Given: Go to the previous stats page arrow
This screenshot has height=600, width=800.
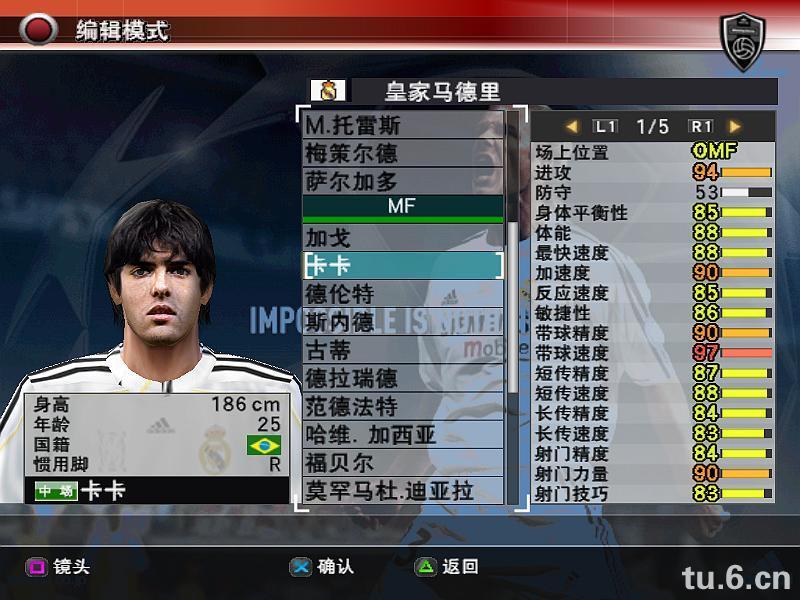Looking at the screenshot, I should (x=572, y=127).
